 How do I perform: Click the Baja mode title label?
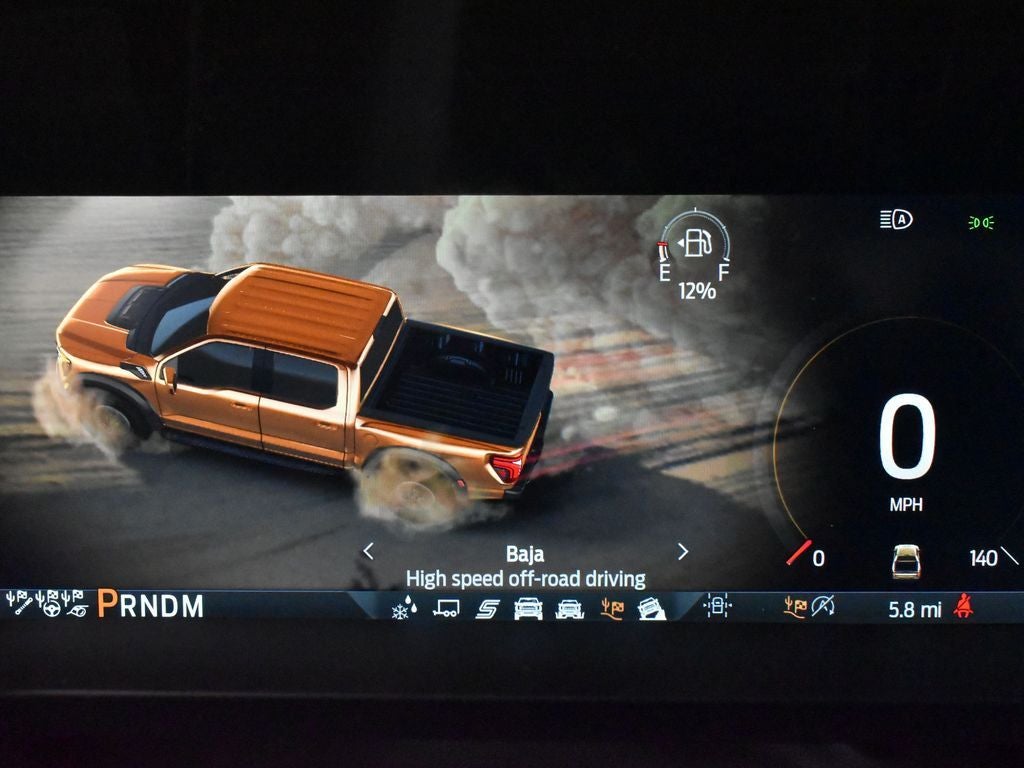point(525,554)
